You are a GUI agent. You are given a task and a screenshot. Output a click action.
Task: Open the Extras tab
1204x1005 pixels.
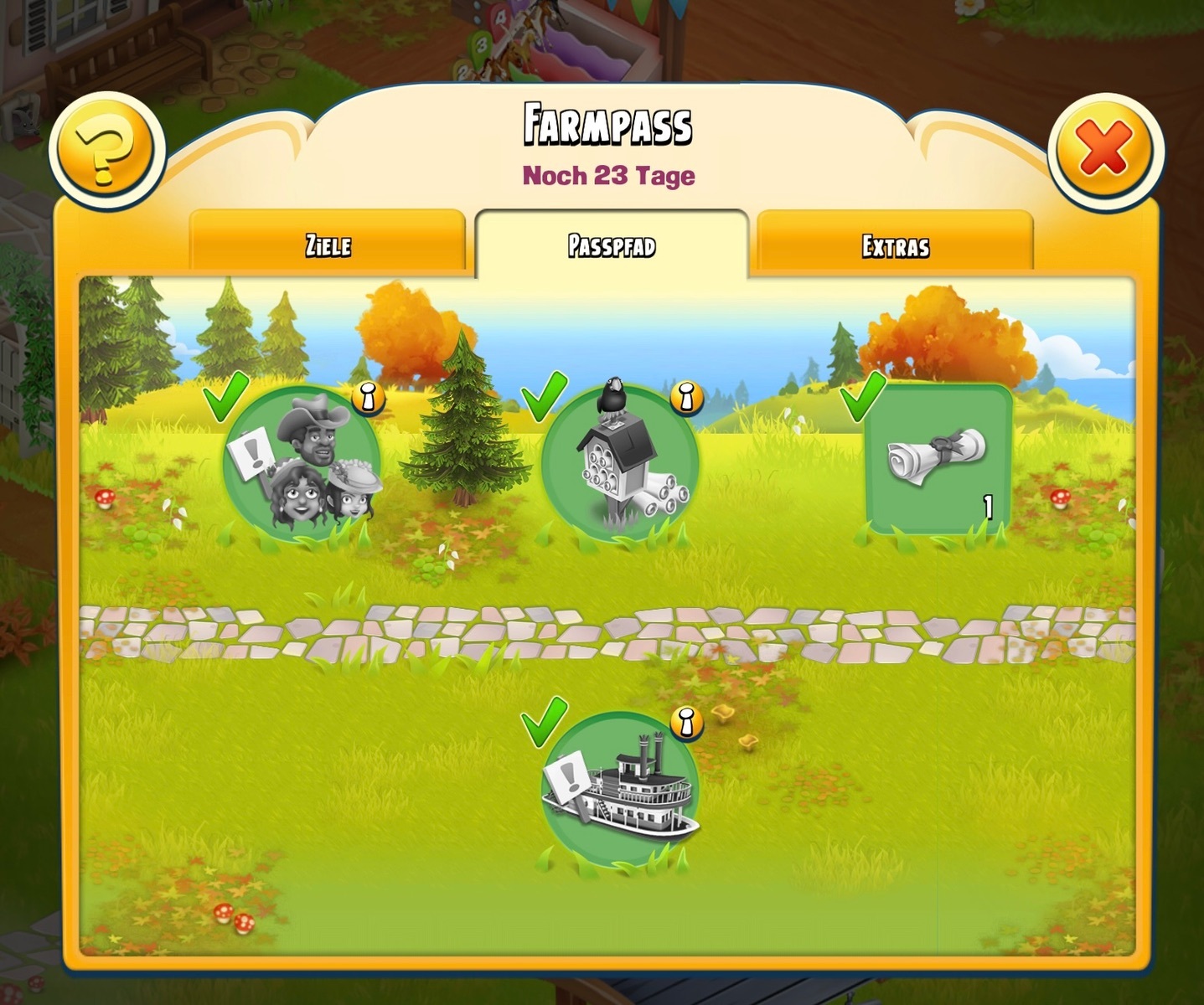tap(895, 245)
